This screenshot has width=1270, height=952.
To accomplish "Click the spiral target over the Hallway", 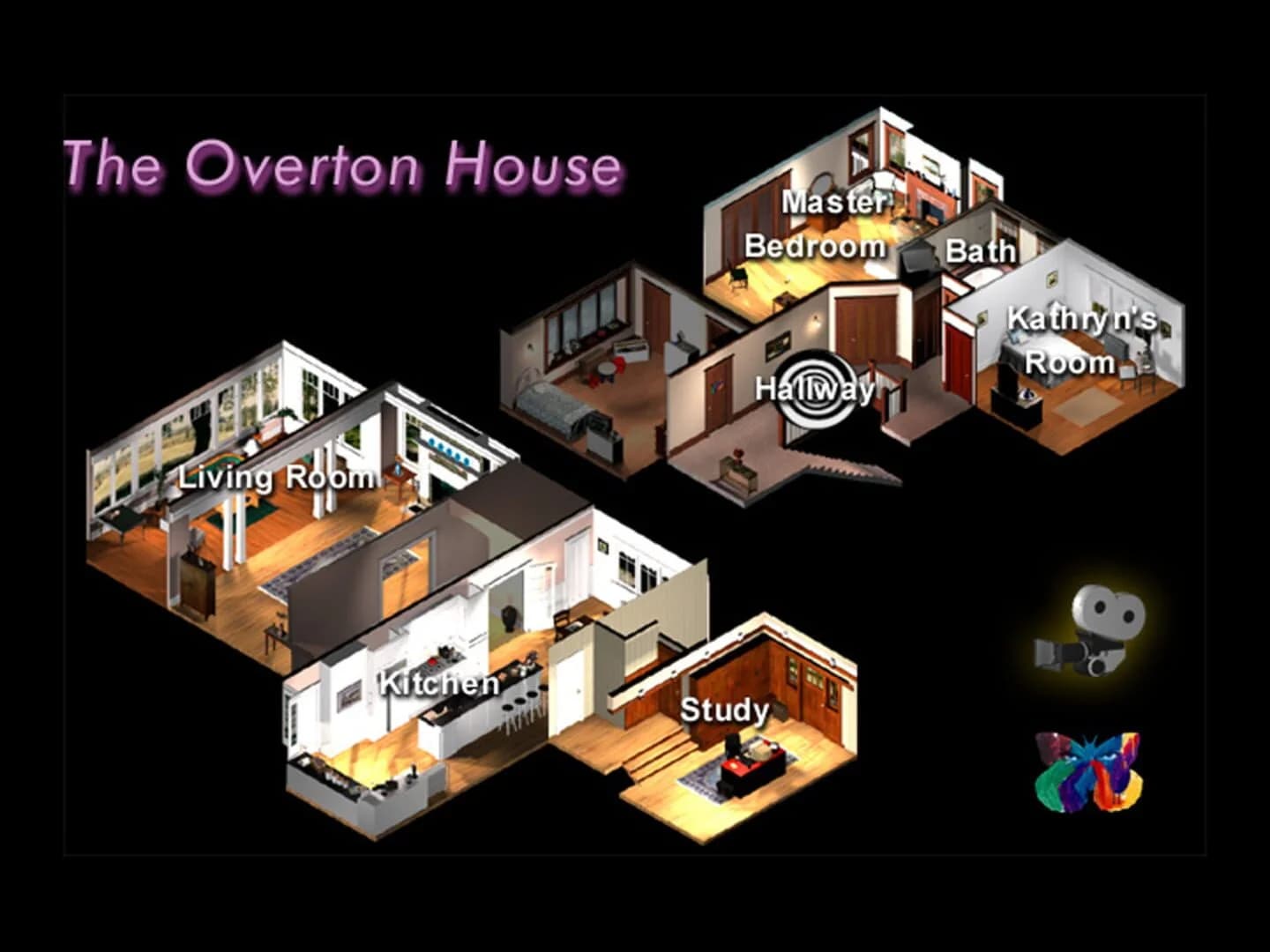I will tap(816, 388).
